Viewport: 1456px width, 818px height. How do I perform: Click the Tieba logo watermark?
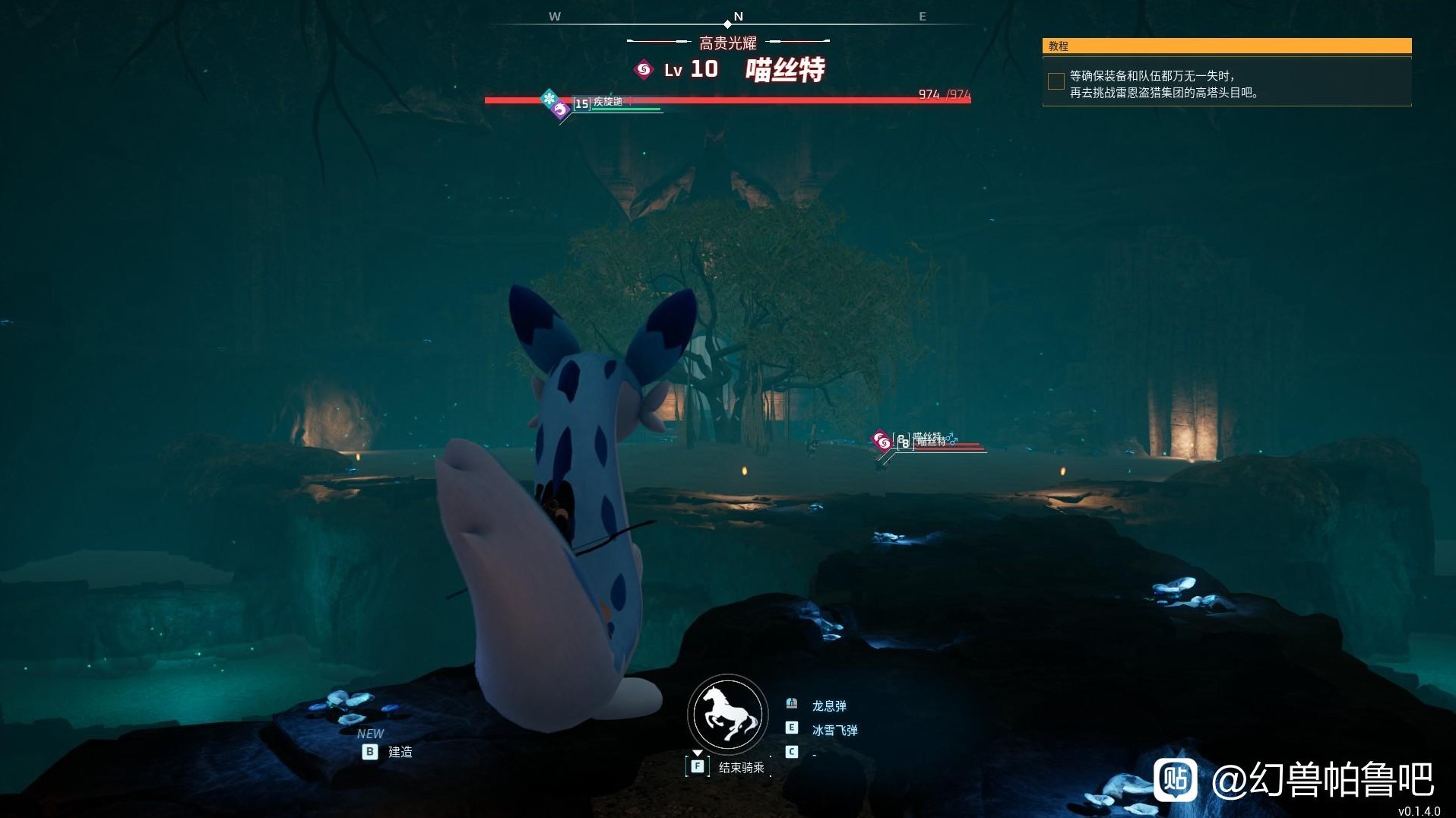coord(1175,780)
